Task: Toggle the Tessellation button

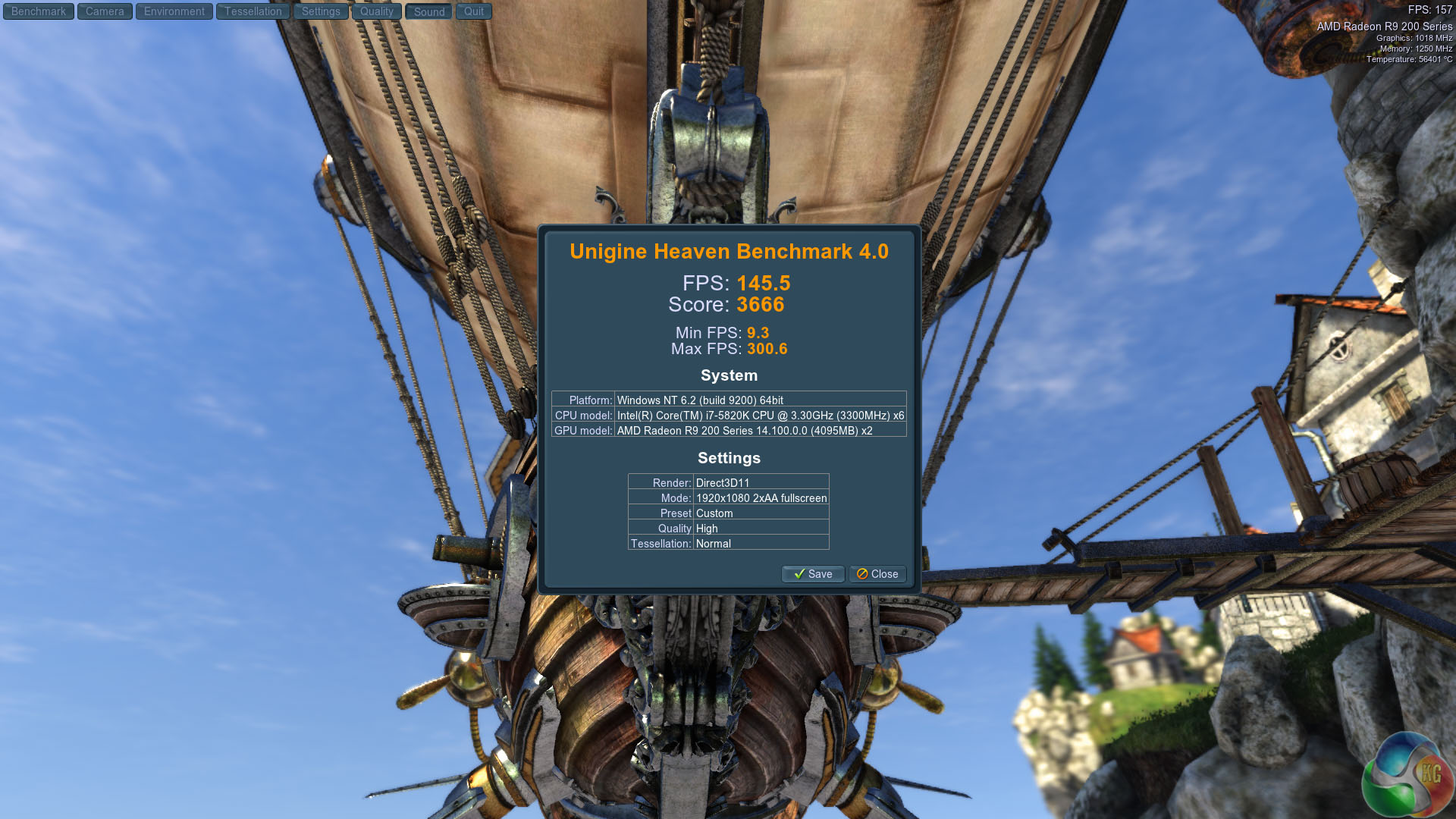Action: coord(253,11)
